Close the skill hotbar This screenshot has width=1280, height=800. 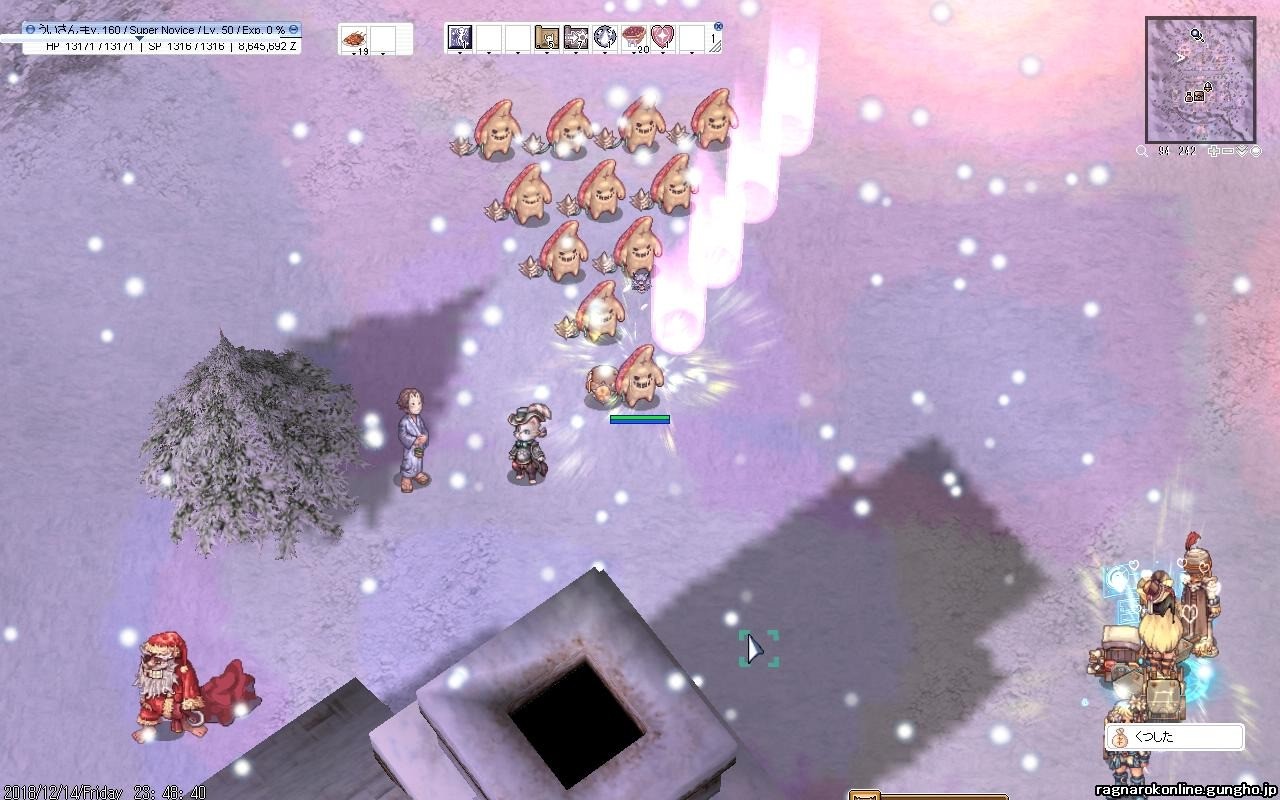(x=718, y=27)
